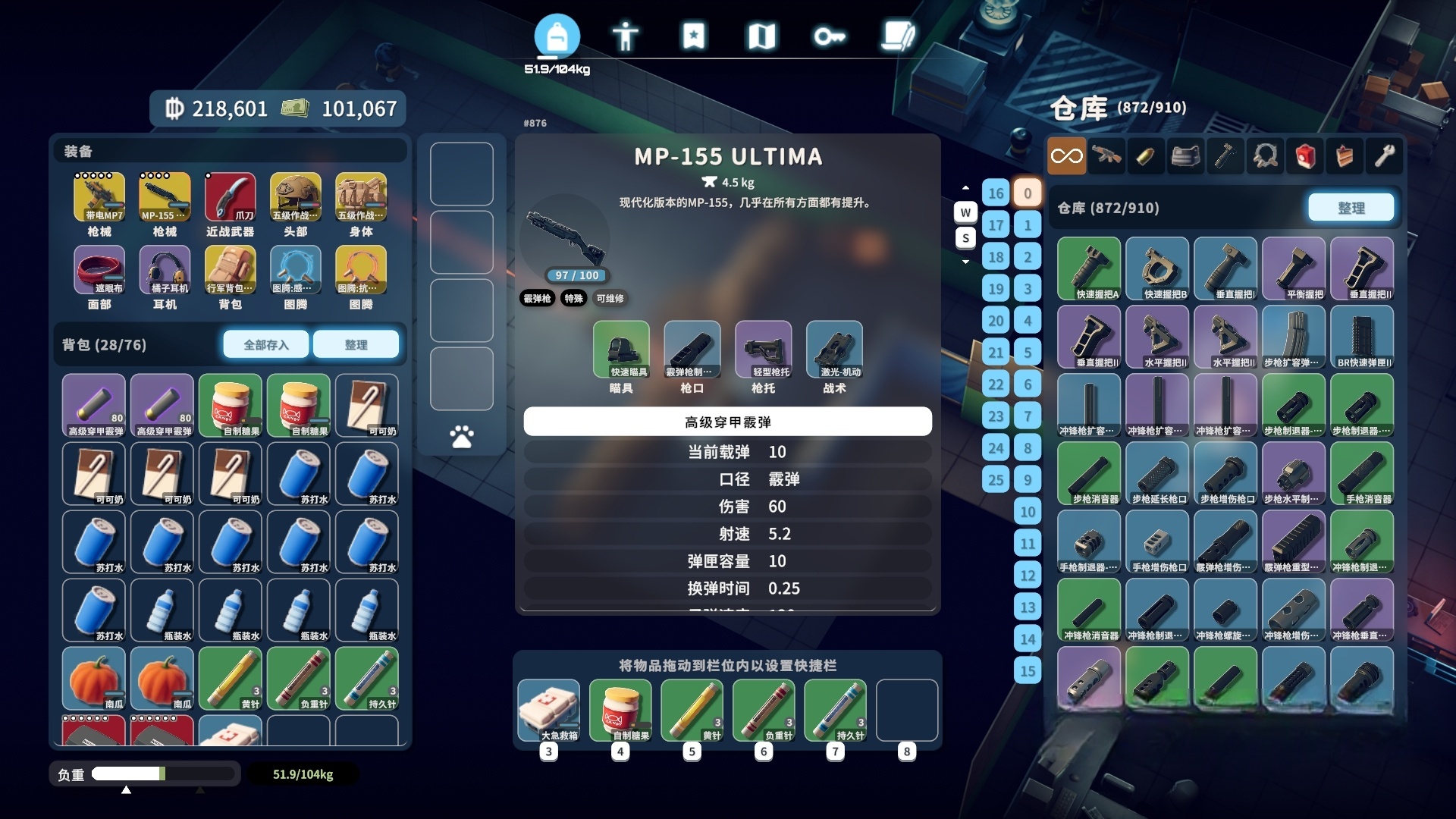1456x819 pixels.
Task: Click the 大急救箱 quickbar slot
Action: click(549, 710)
